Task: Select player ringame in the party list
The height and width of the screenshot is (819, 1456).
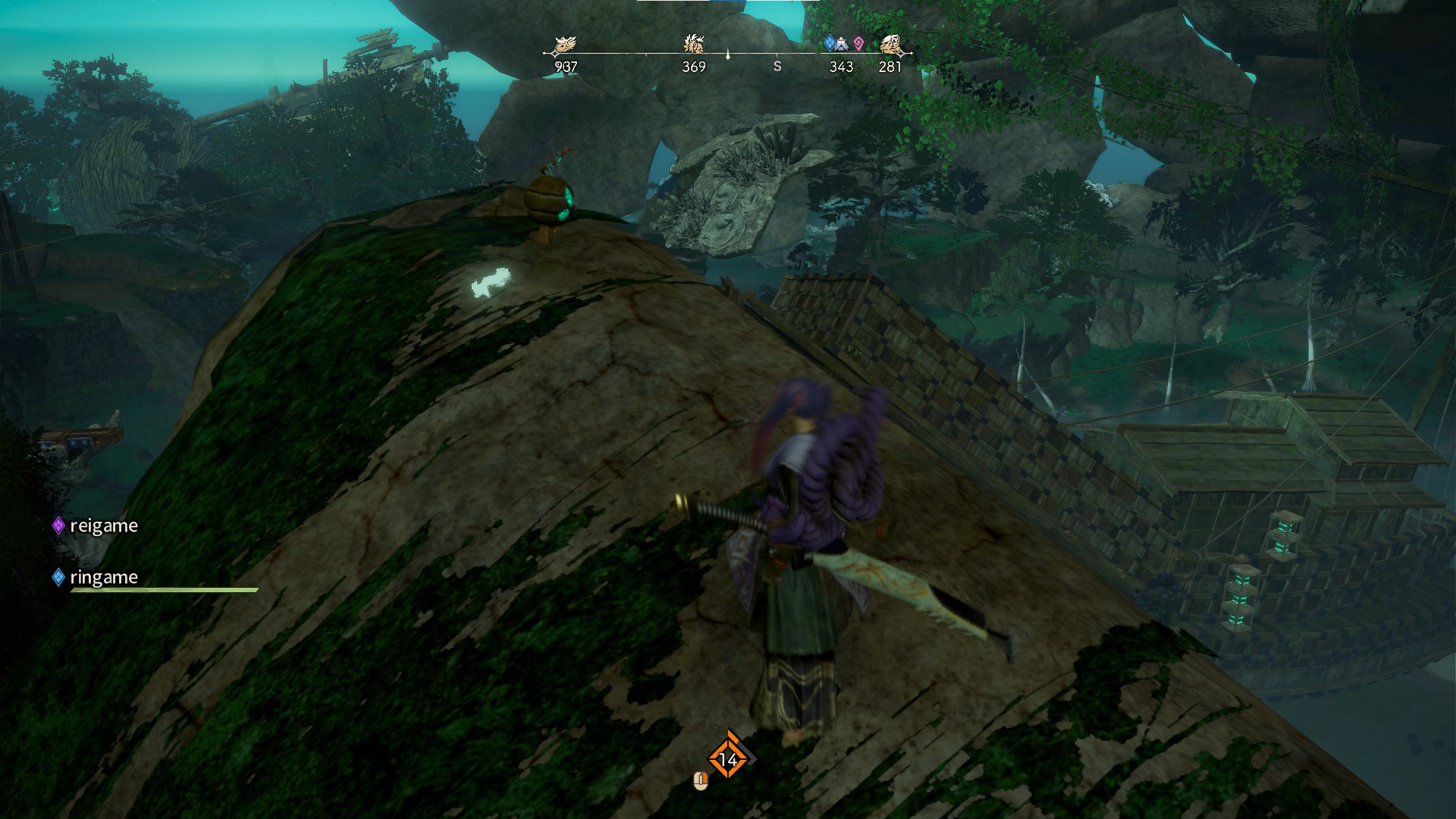Action: pyautogui.click(x=103, y=577)
